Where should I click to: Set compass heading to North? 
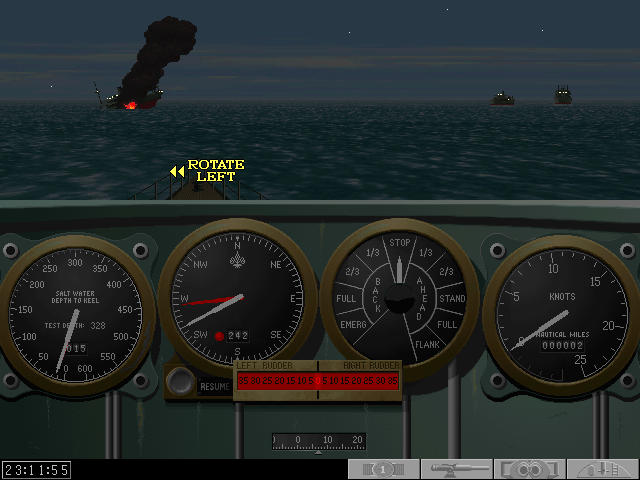click(238, 244)
